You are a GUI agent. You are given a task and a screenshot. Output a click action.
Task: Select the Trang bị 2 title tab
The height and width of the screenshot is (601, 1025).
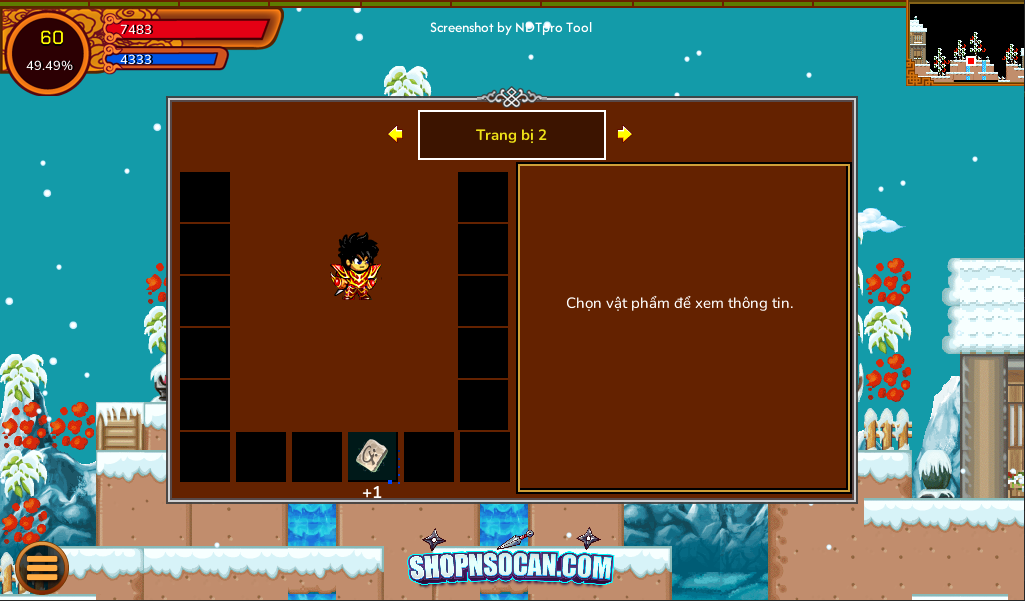511,135
